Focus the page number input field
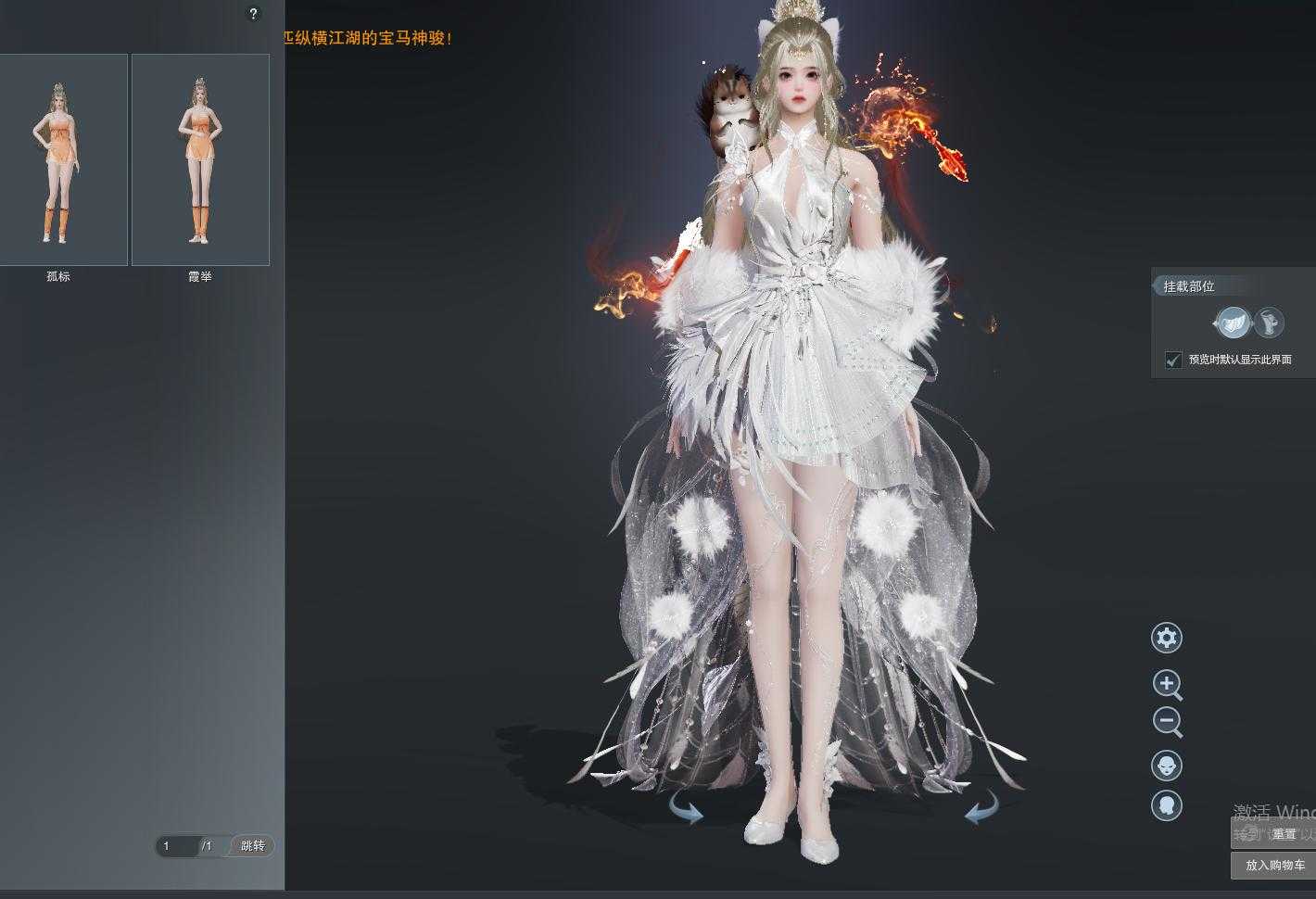This screenshot has height=899, width=1316. coord(176,845)
